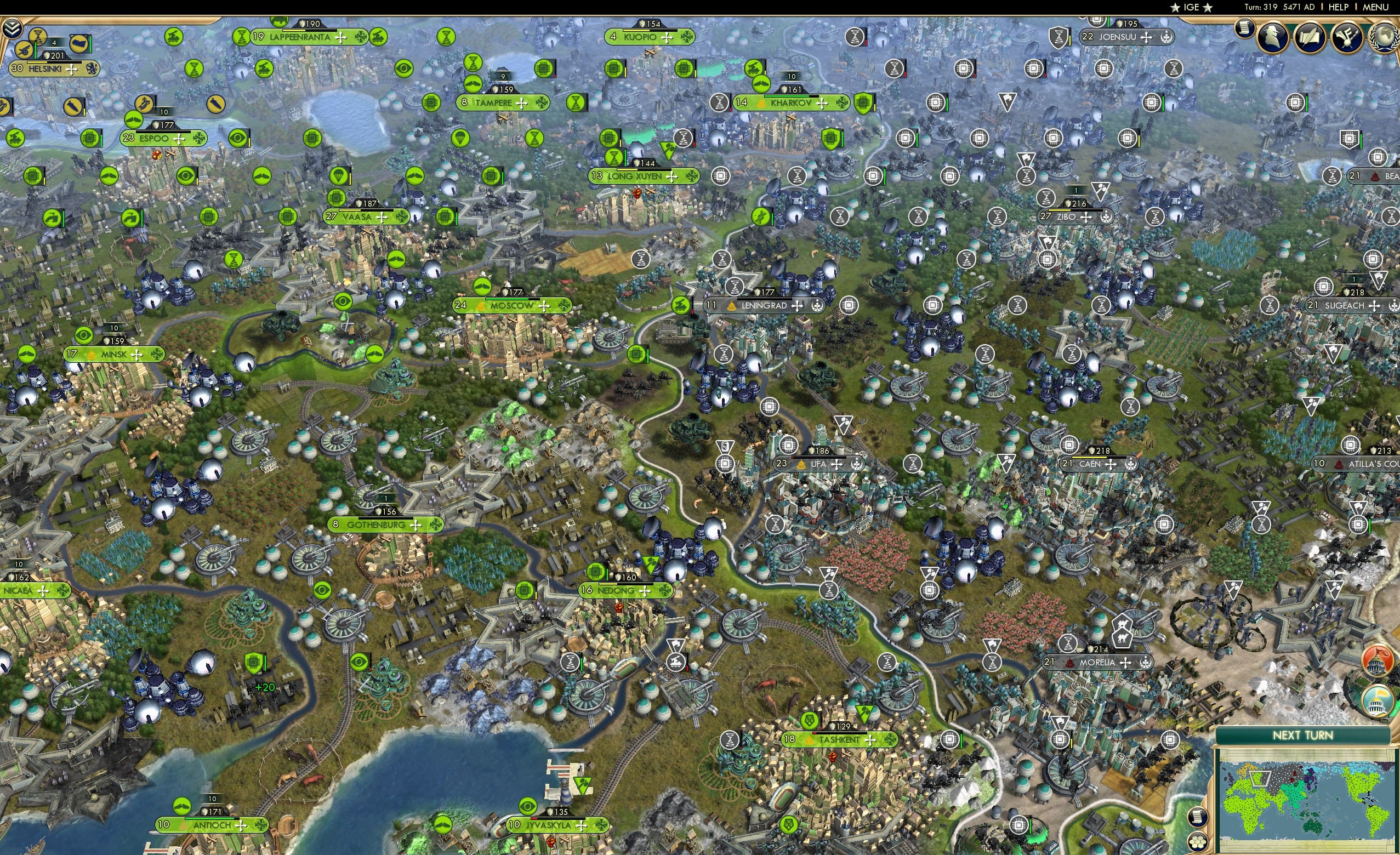Click the green capitol diplomacy icon above the minimap
The height and width of the screenshot is (855, 1400).
point(1378,699)
